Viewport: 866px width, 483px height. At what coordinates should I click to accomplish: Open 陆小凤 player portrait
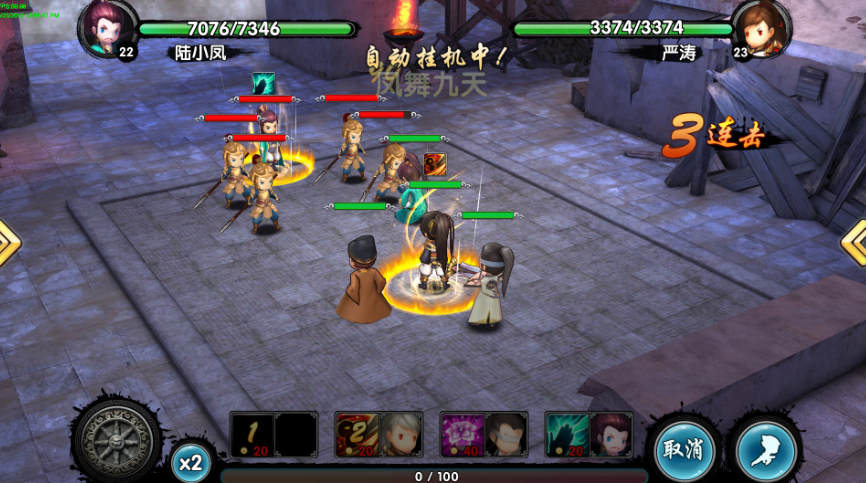click(x=107, y=28)
